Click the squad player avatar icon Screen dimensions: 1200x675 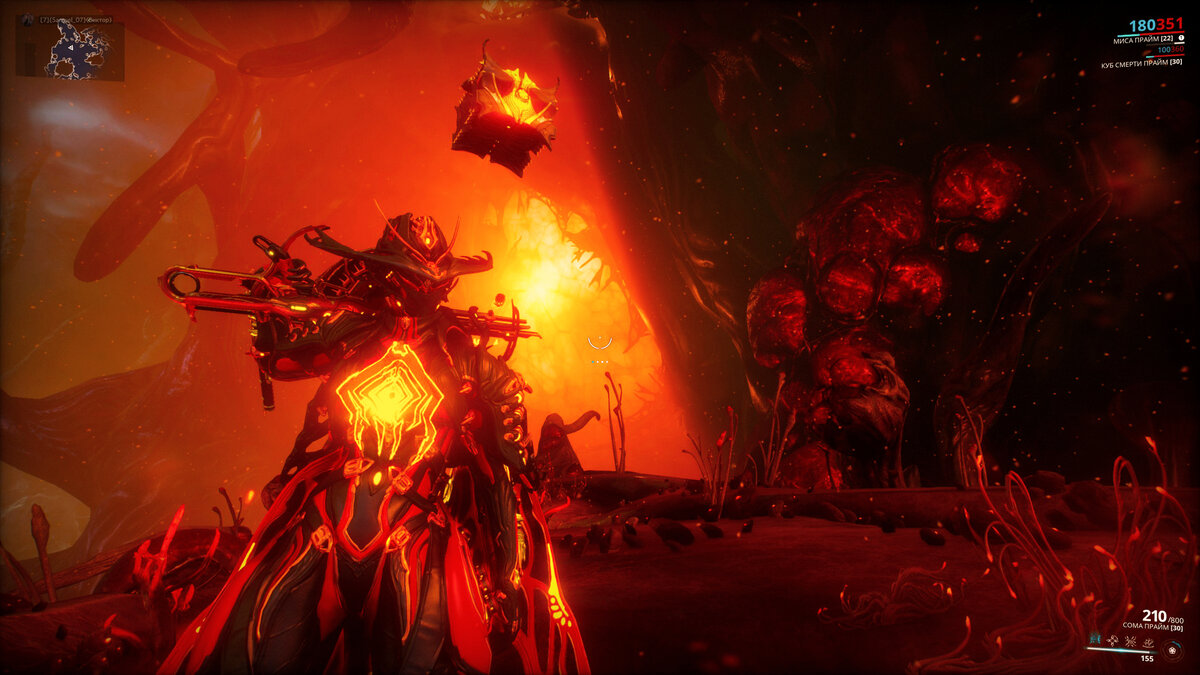(x=28, y=20)
